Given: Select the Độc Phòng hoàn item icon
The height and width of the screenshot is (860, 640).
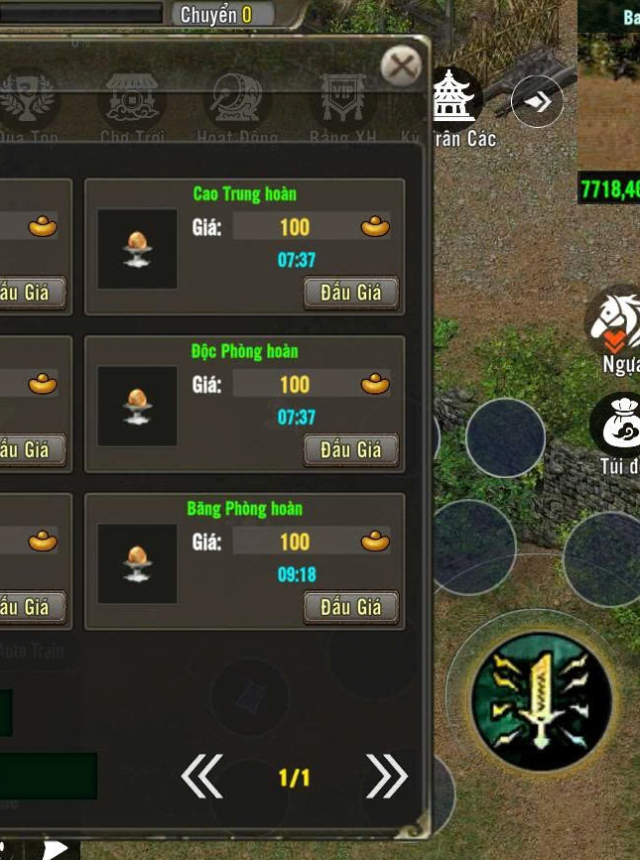Looking at the screenshot, I should click(x=138, y=406).
